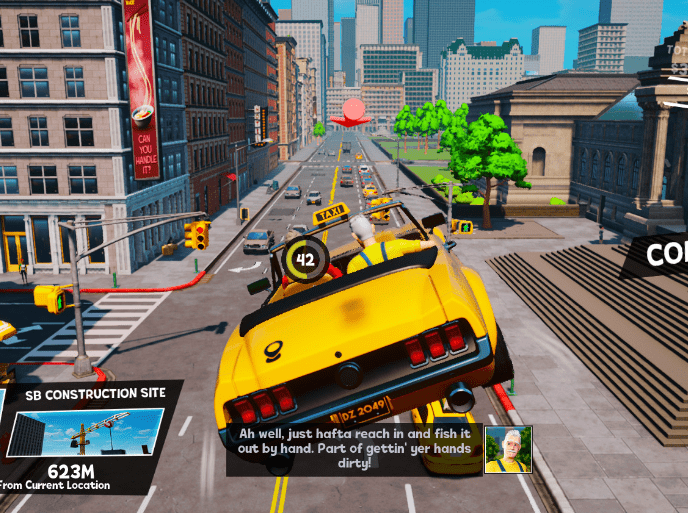Viewport: 688px width, 513px height.
Task: Select the construction site destination thumbnail
Action: [x=87, y=433]
